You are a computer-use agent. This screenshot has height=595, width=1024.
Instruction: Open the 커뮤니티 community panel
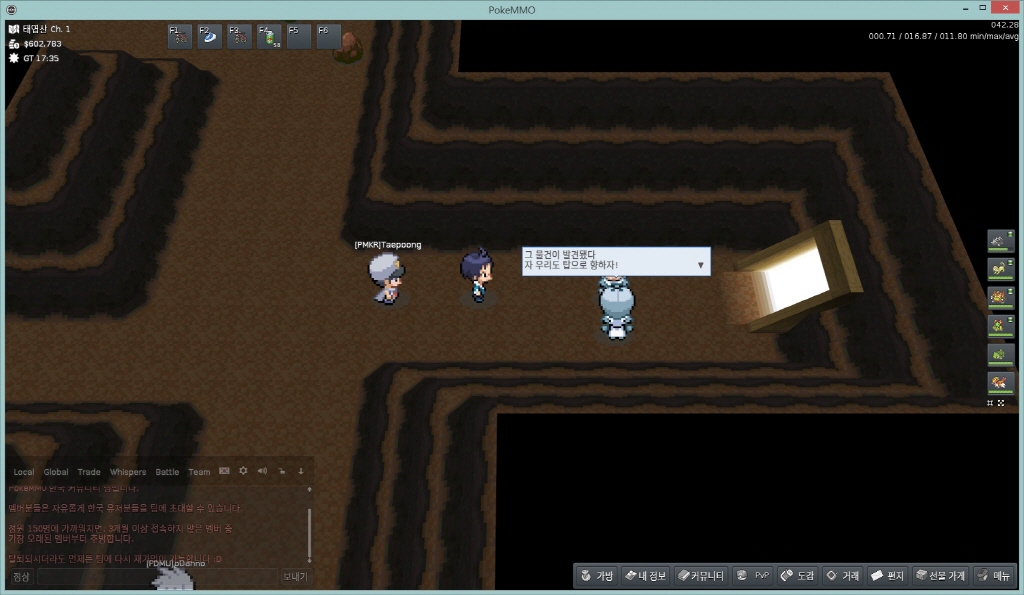pyautogui.click(x=700, y=576)
